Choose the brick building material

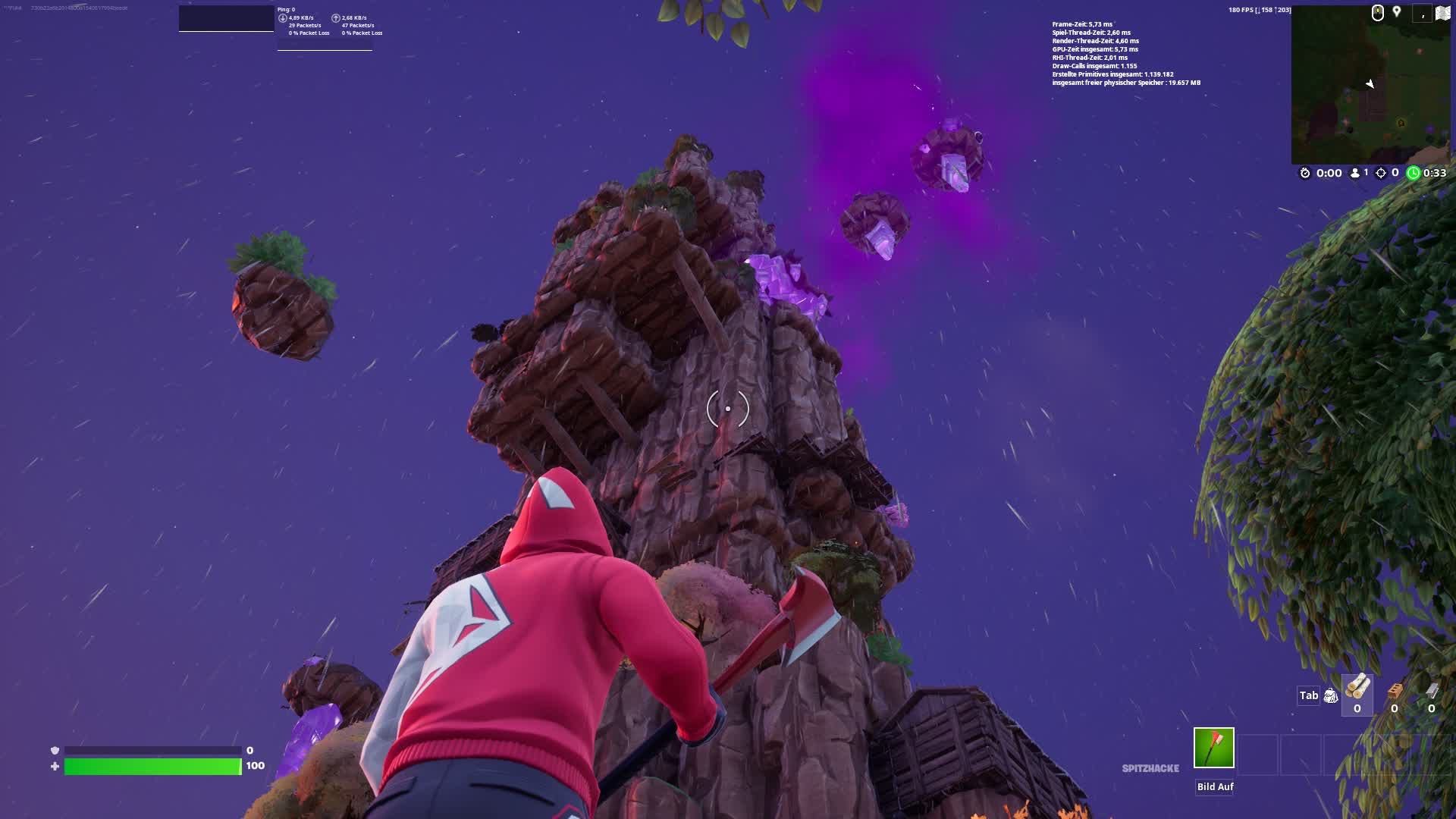click(x=1395, y=692)
